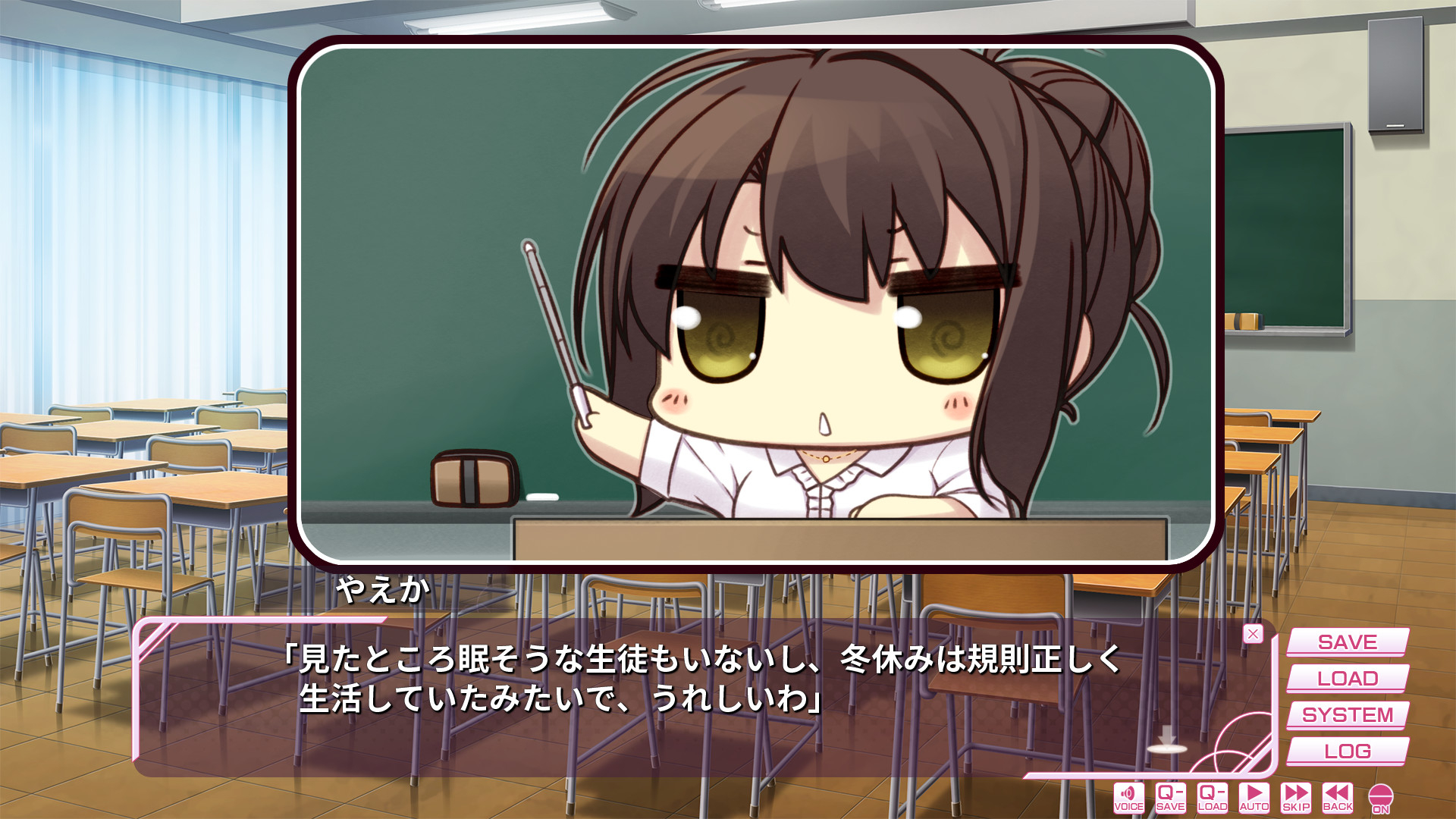Image resolution: width=1456 pixels, height=819 pixels.
Task: Click the double-arrow SKIP icon symbol
Action: (1298, 792)
